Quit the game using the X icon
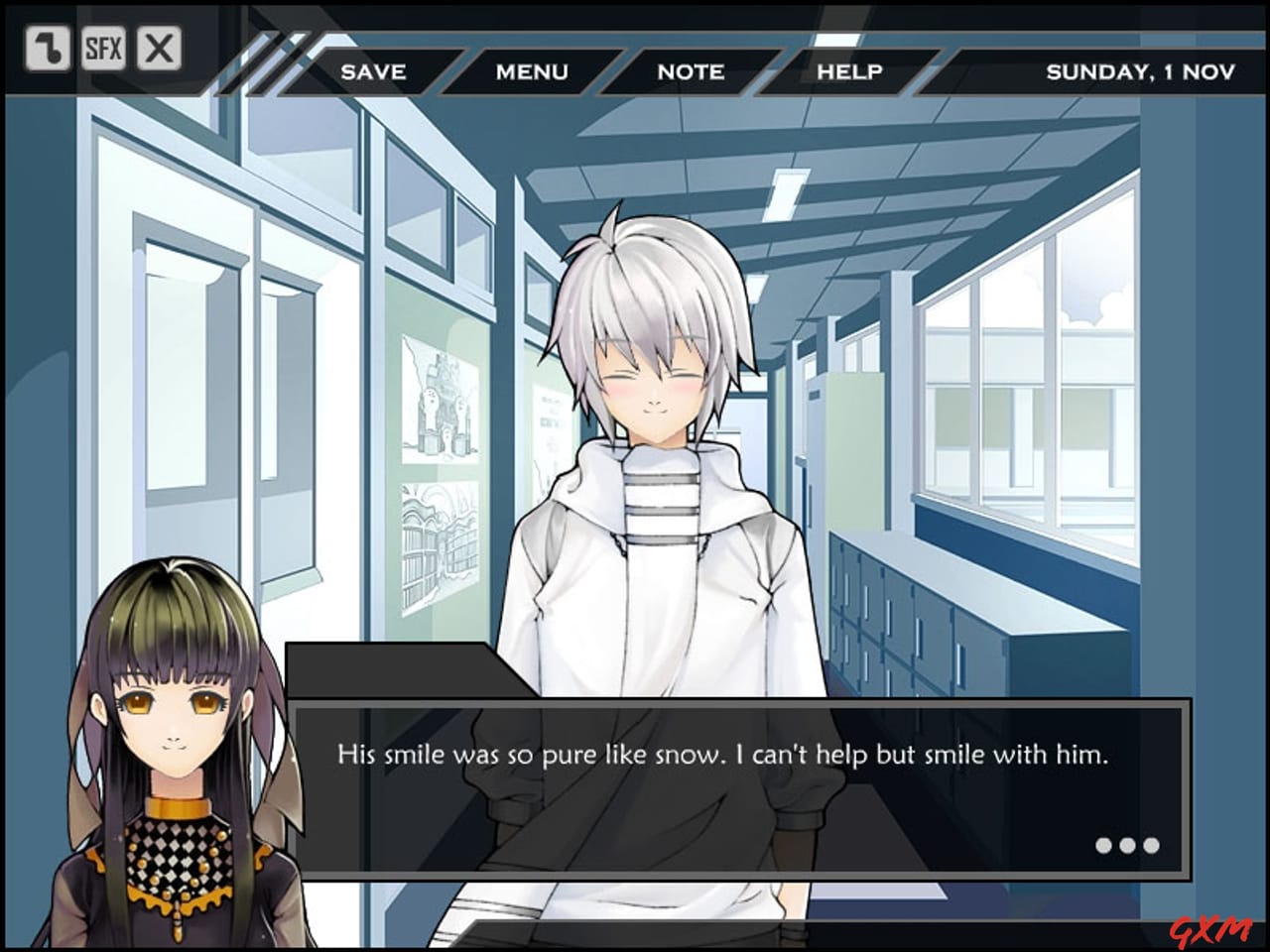The width and height of the screenshot is (1270, 952). pos(159,48)
